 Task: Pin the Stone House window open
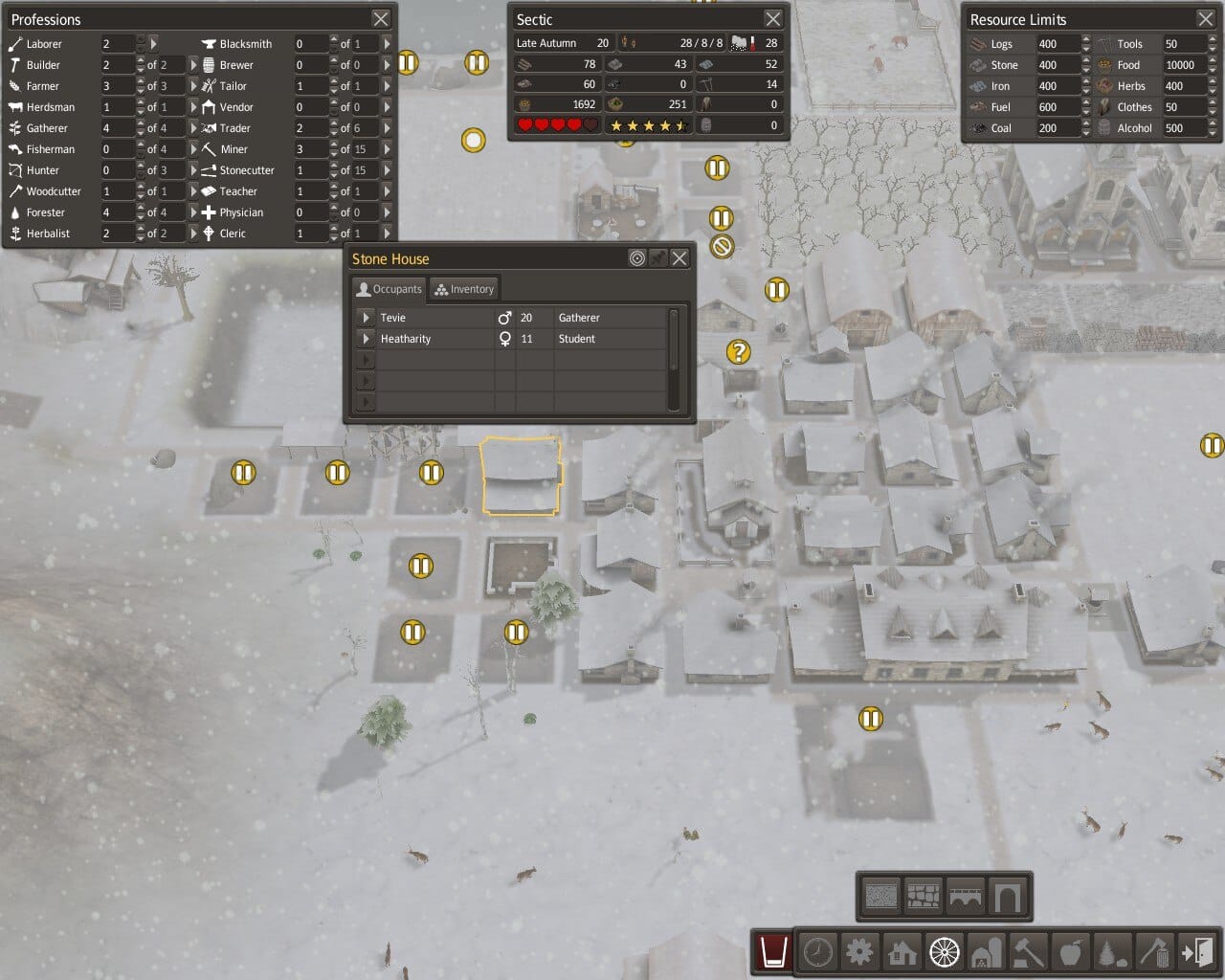[x=659, y=257]
